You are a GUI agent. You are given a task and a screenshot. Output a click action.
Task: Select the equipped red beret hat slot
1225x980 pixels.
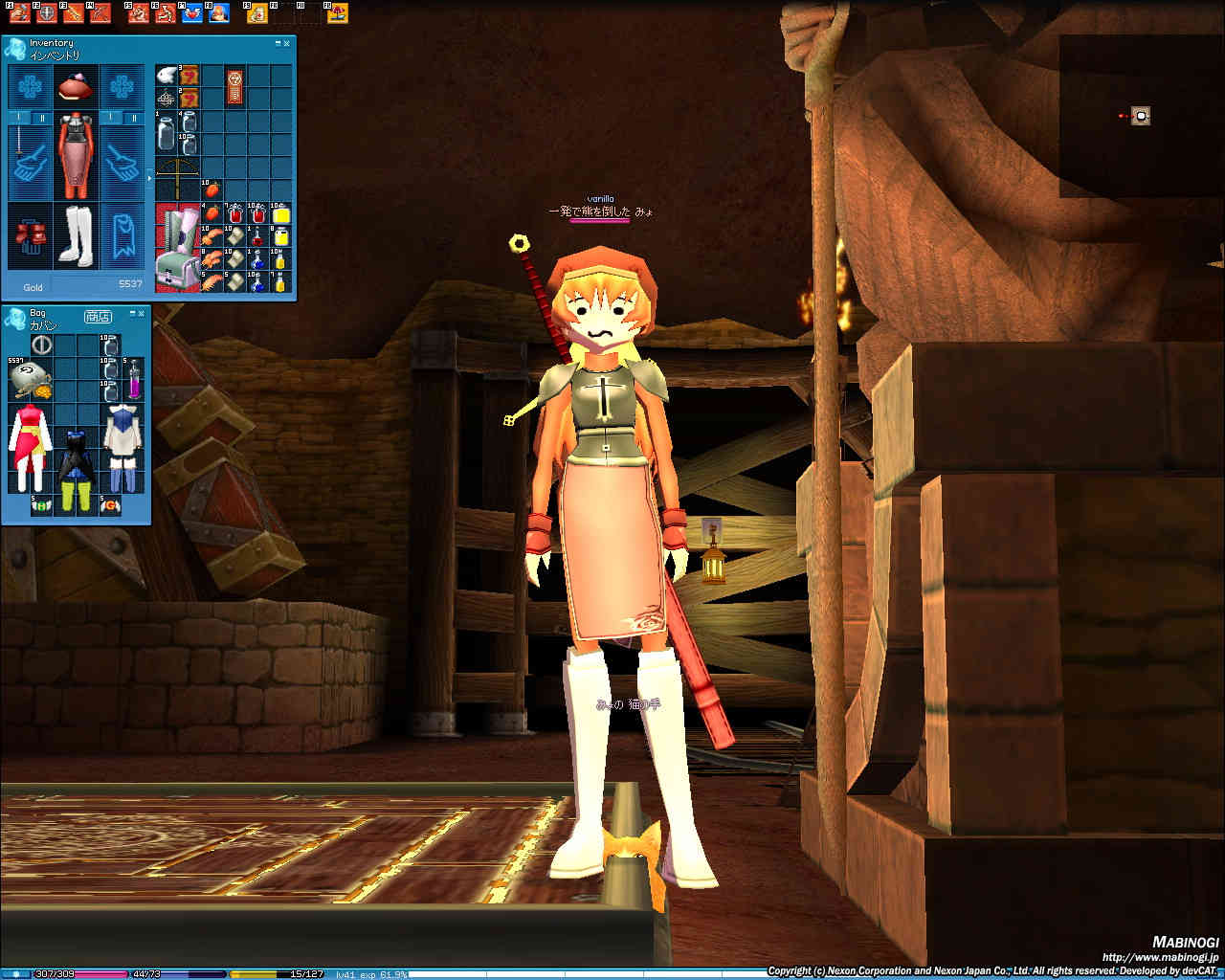[x=76, y=87]
